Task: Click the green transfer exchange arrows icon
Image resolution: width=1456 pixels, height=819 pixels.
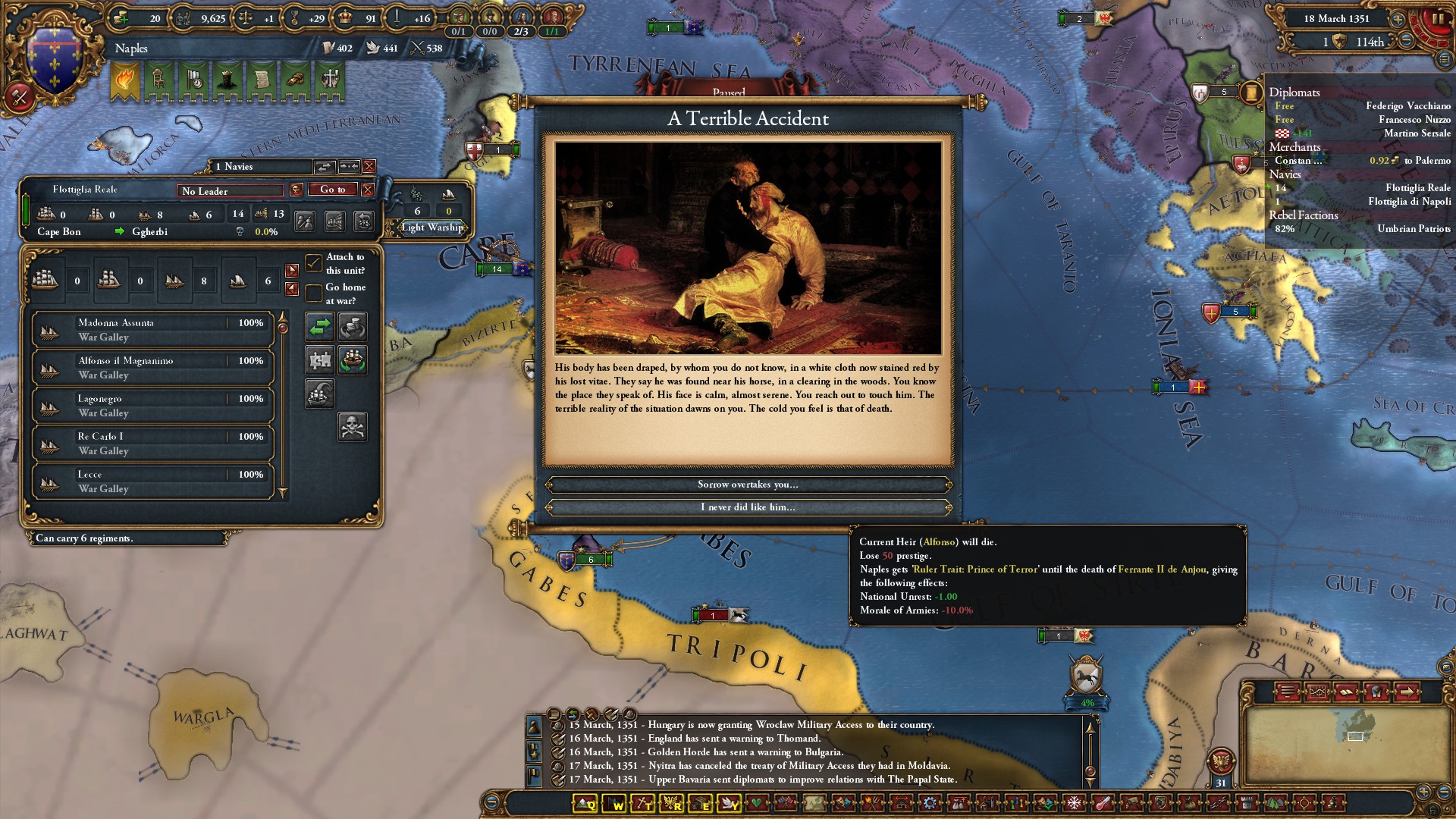Action: 318,327
